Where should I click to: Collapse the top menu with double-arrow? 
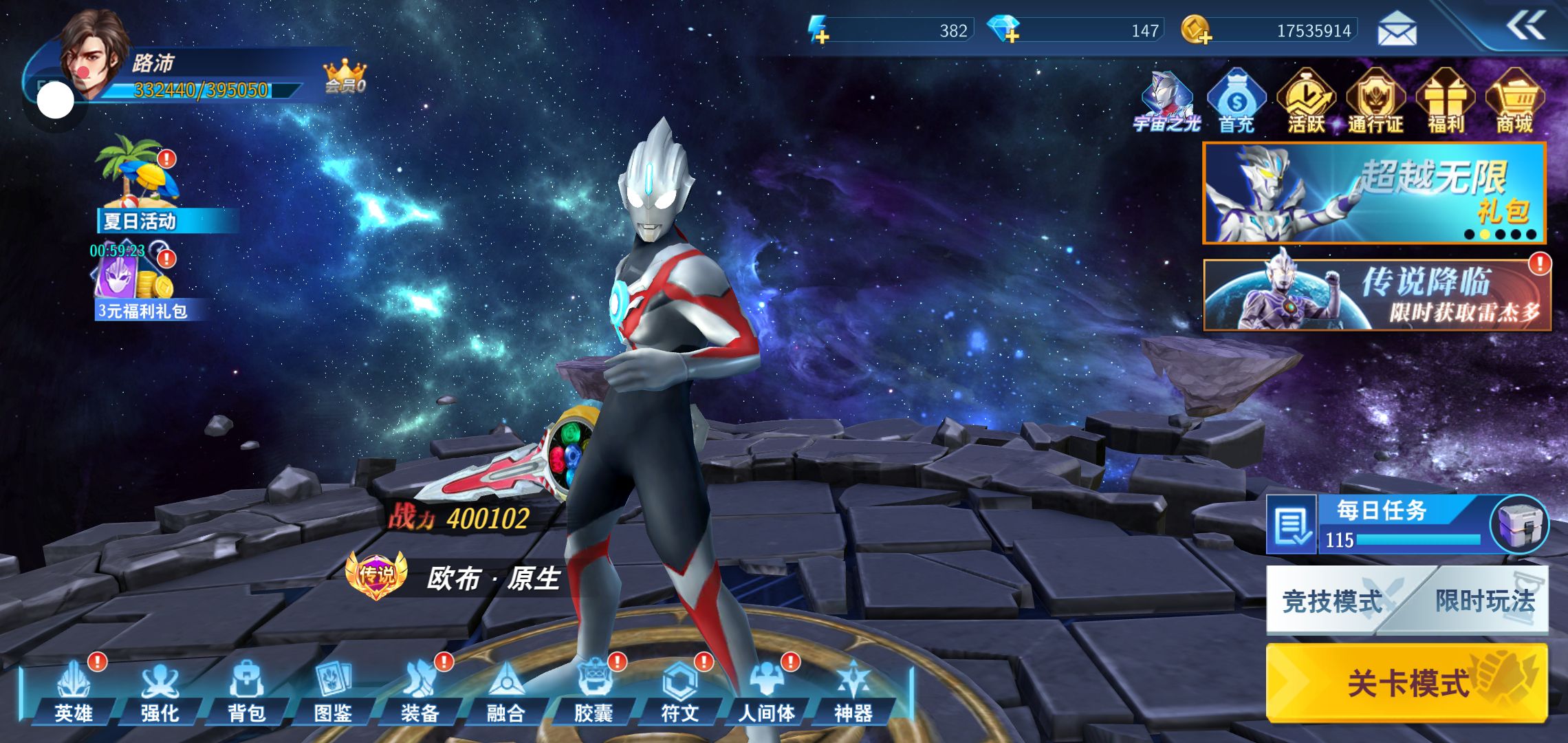1526,27
